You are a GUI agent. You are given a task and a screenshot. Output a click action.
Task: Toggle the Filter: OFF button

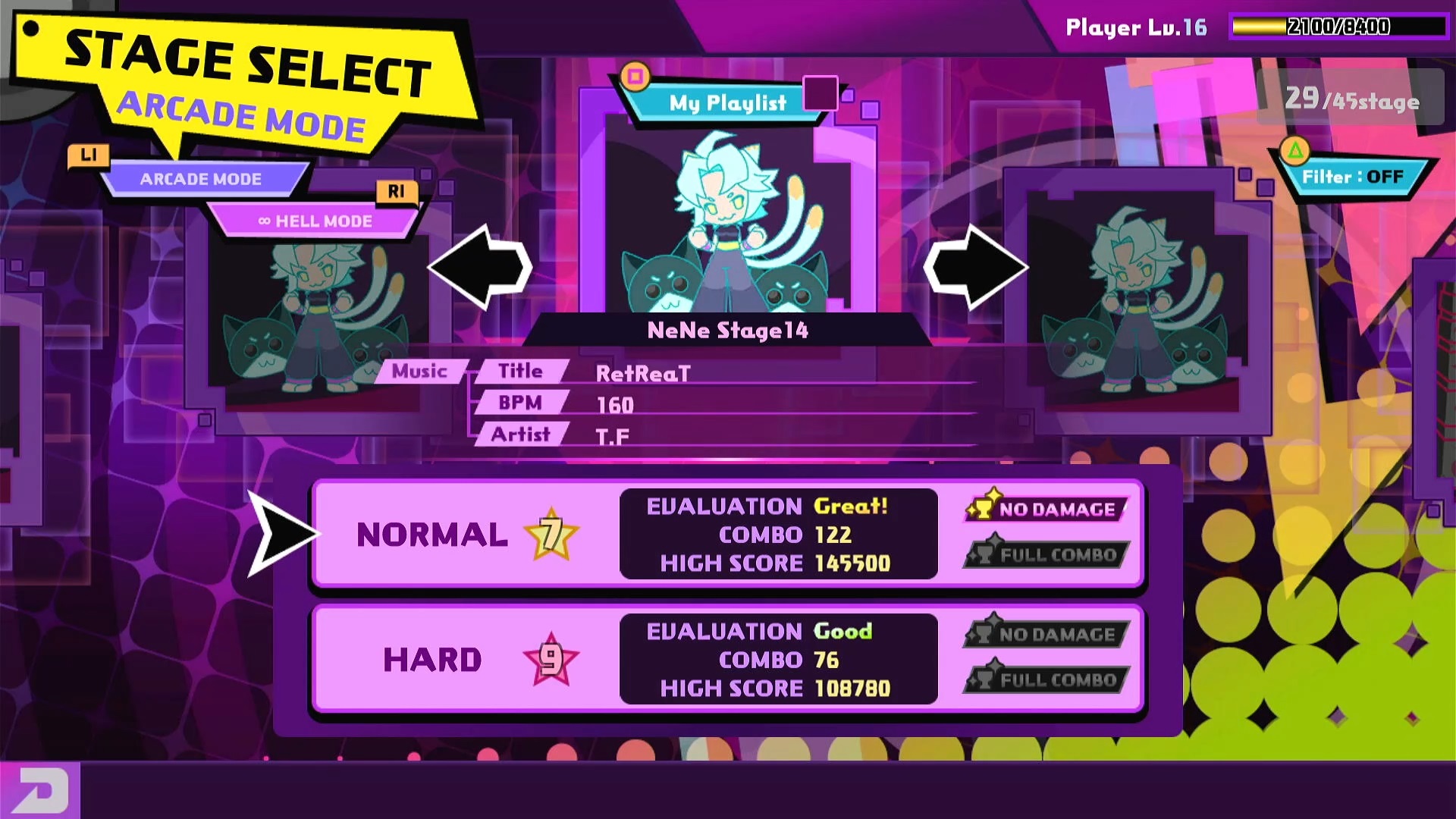(x=1352, y=177)
